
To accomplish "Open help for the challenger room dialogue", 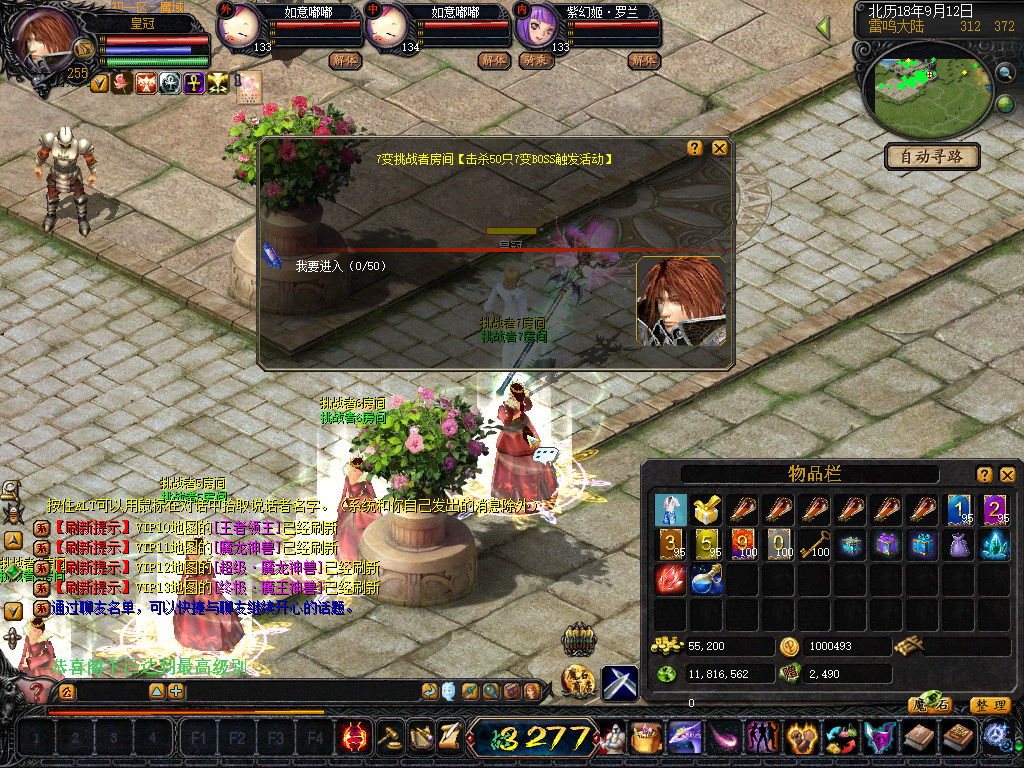I will point(695,148).
